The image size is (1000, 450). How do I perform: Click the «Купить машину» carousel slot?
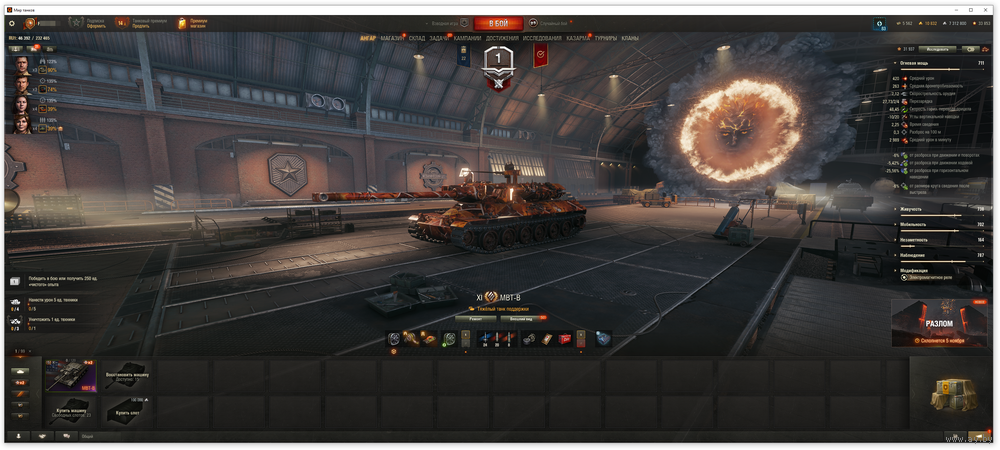(x=71, y=410)
